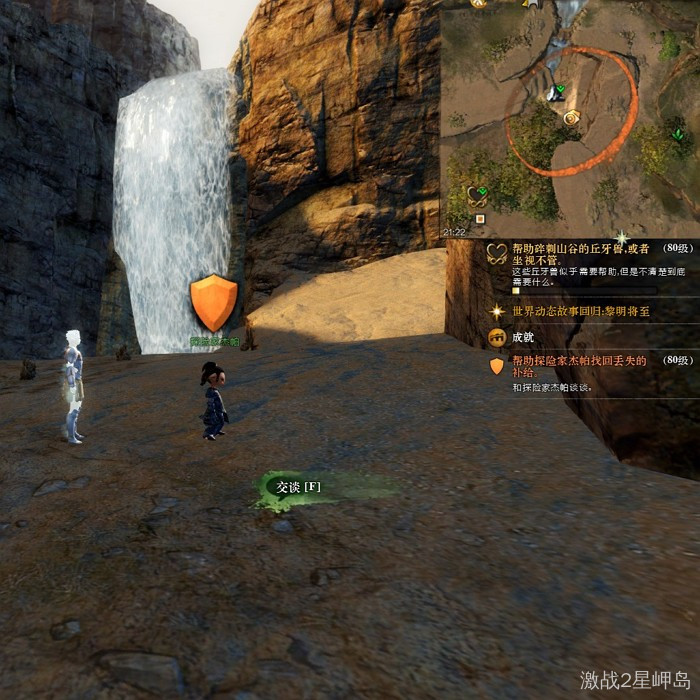
Task: Open the 成就 achievements tracker entry
Action: point(523,338)
